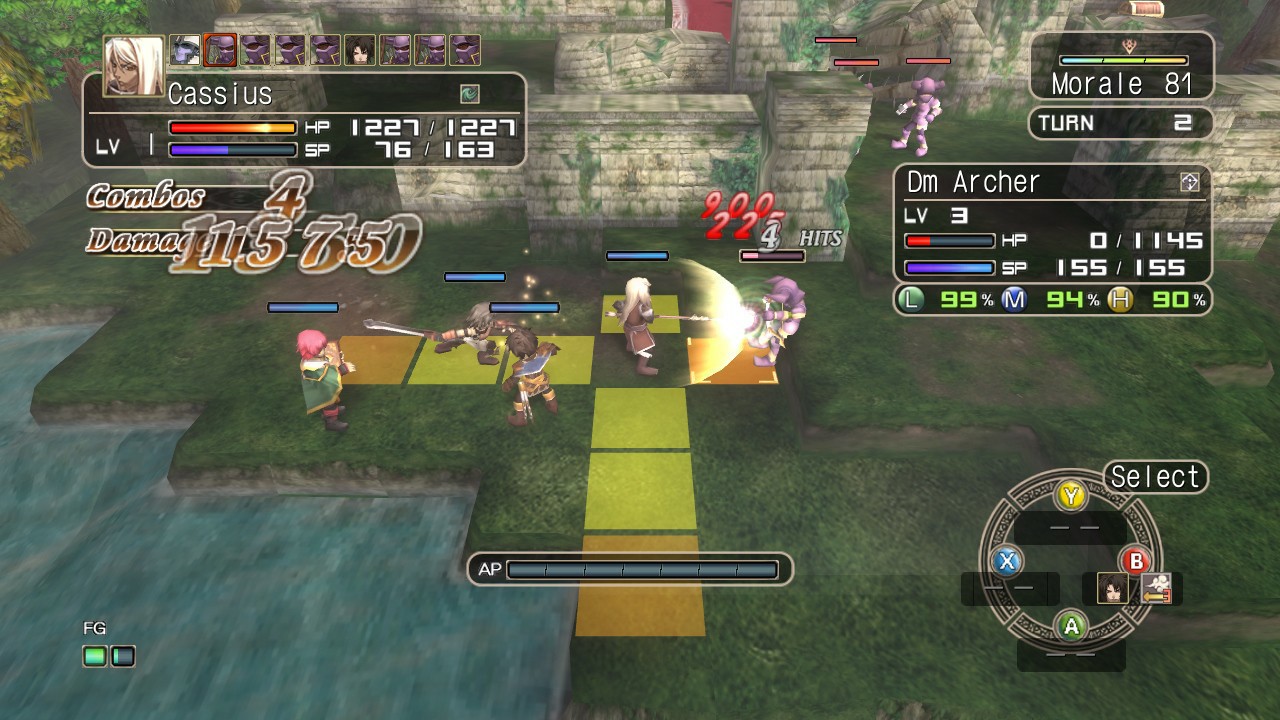
Task: Open the Y button command slot
Action: [1070, 495]
